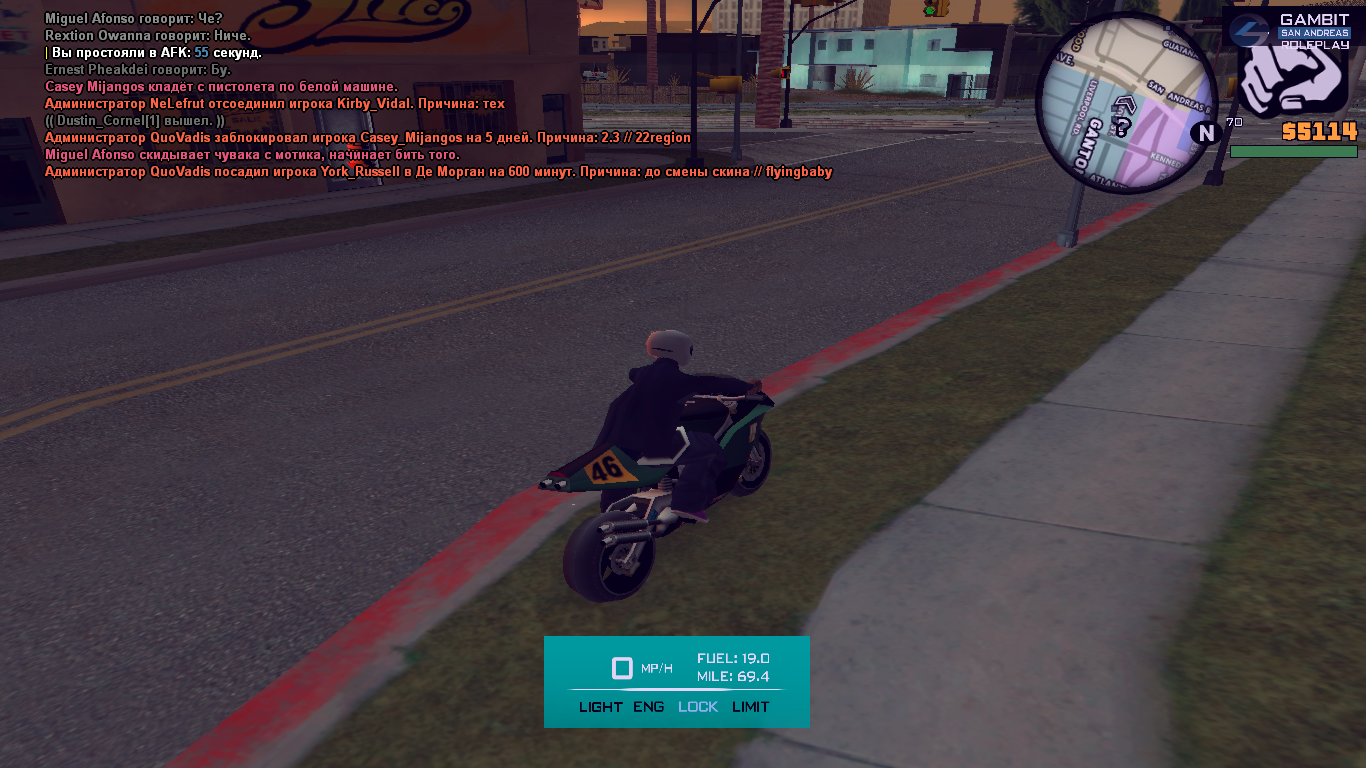The width and height of the screenshot is (1366, 768).
Task: Toggle the LIGHT indicator on speedometer
Action: click(600, 707)
